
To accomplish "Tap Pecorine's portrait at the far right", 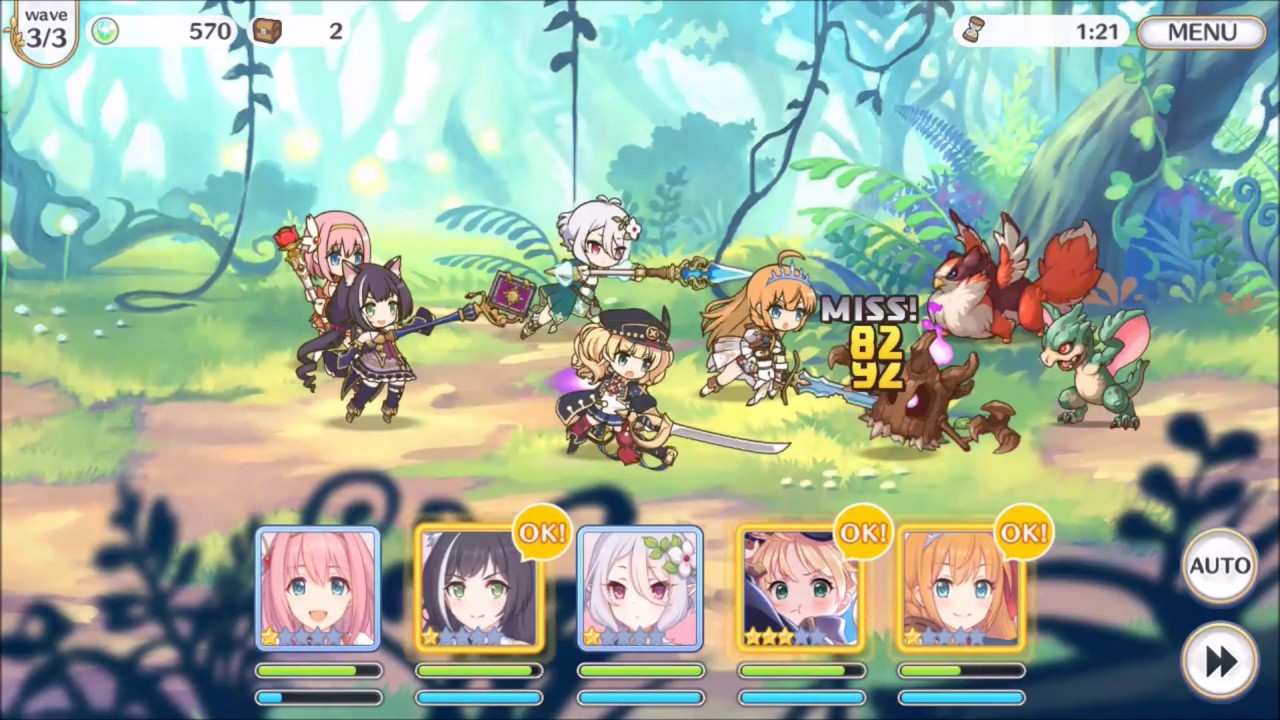I will point(960,590).
